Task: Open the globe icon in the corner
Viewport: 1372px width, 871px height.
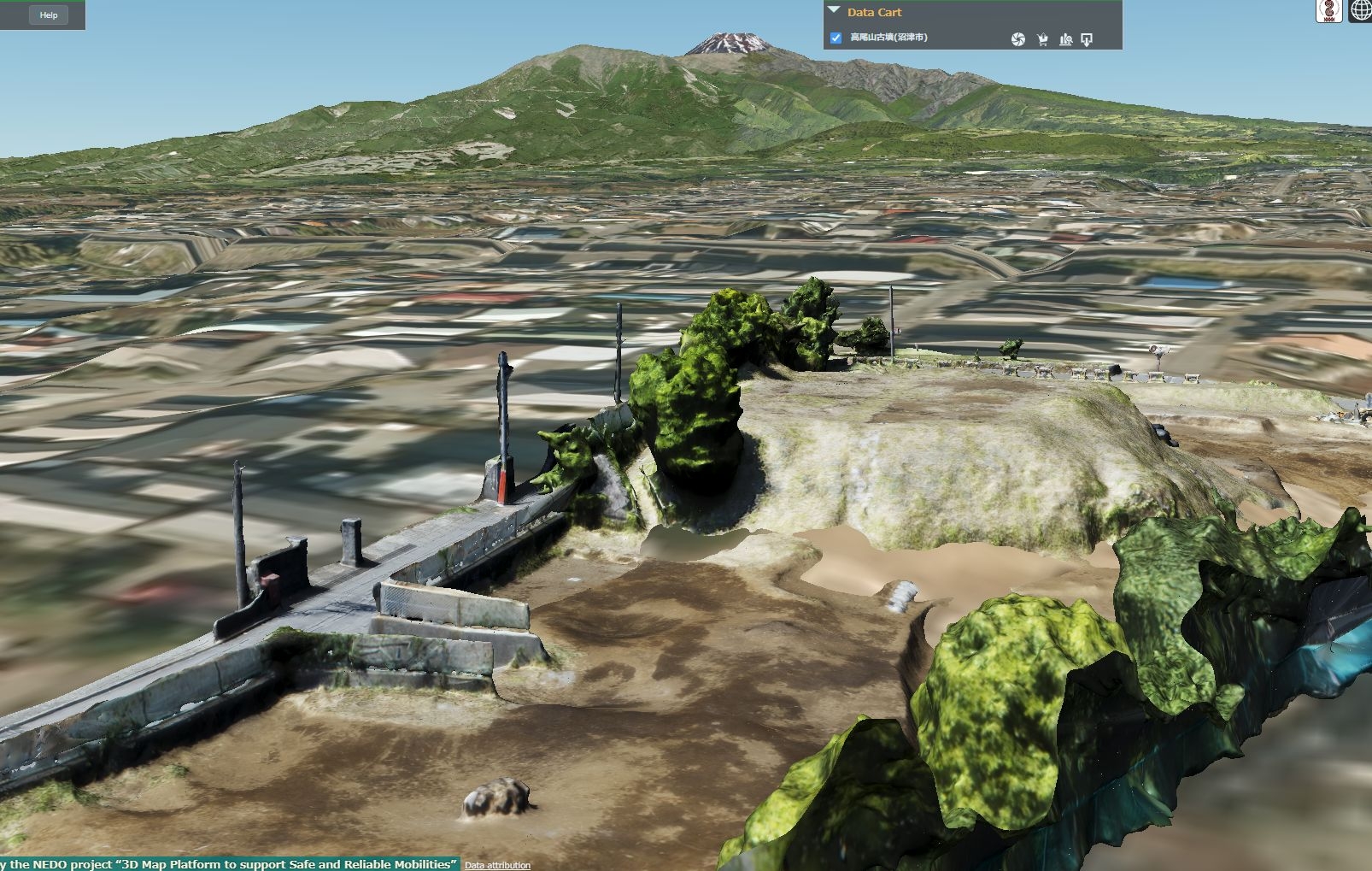Action: coord(1361,10)
